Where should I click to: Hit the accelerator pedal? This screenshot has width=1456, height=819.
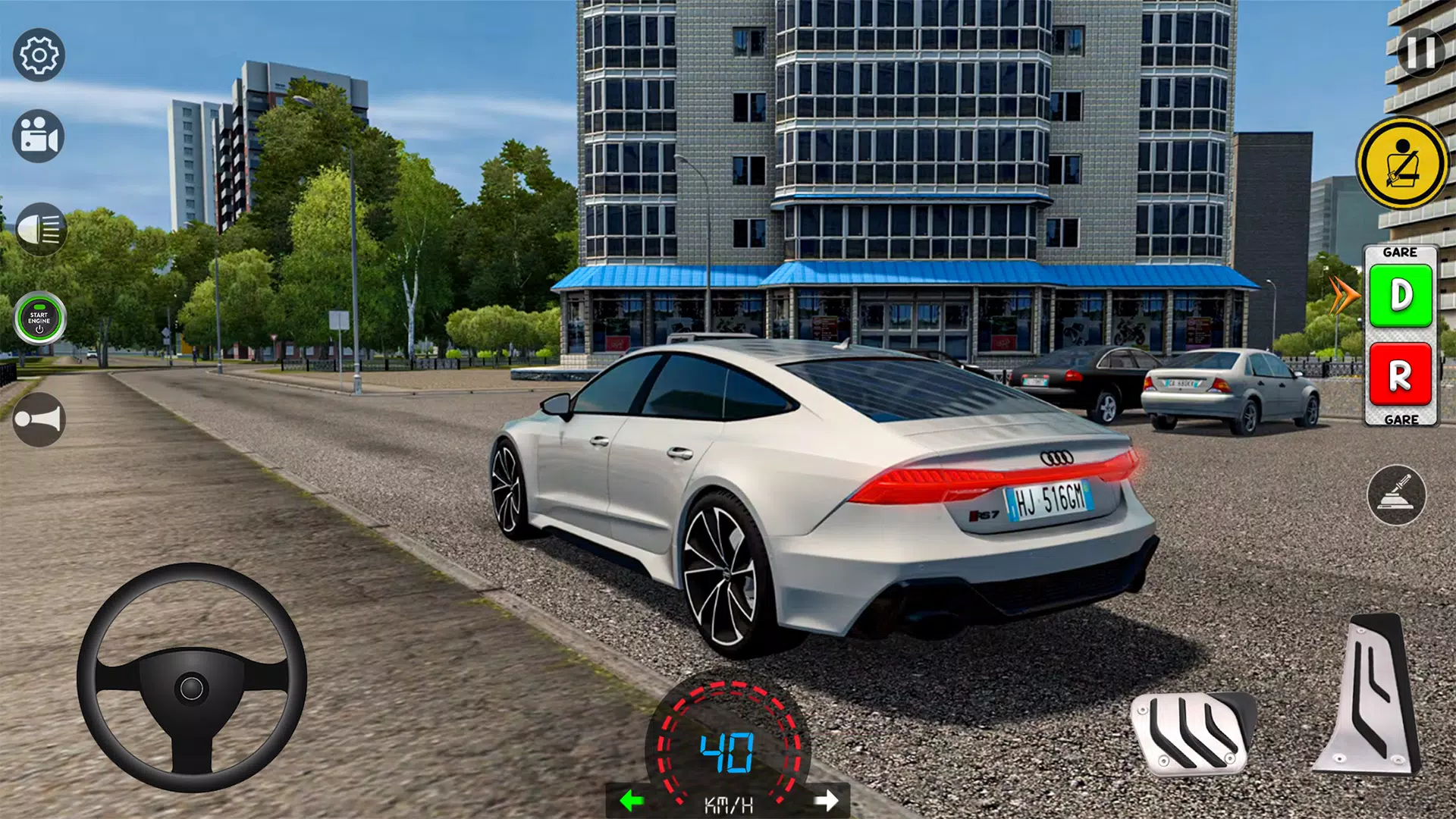point(1371,694)
